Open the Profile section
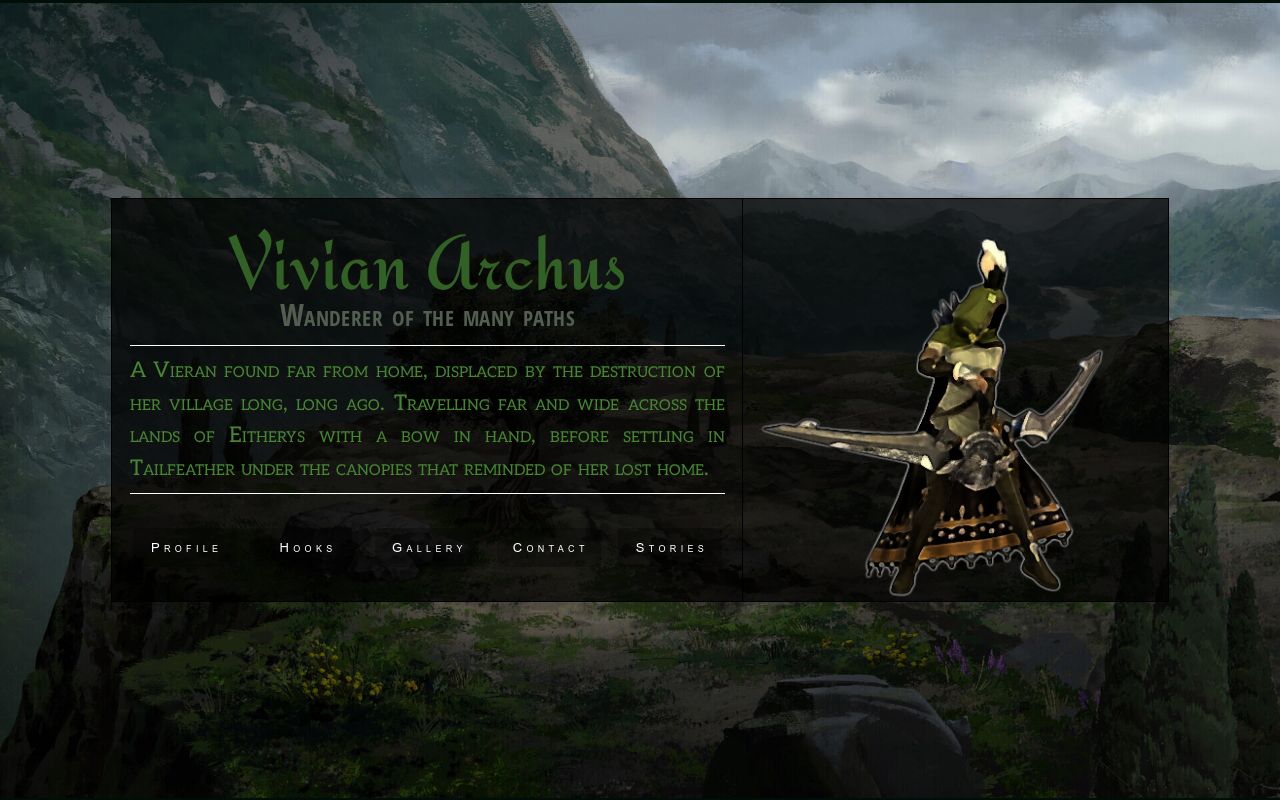Viewport: 1280px width, 800px height. pos(186,548)
